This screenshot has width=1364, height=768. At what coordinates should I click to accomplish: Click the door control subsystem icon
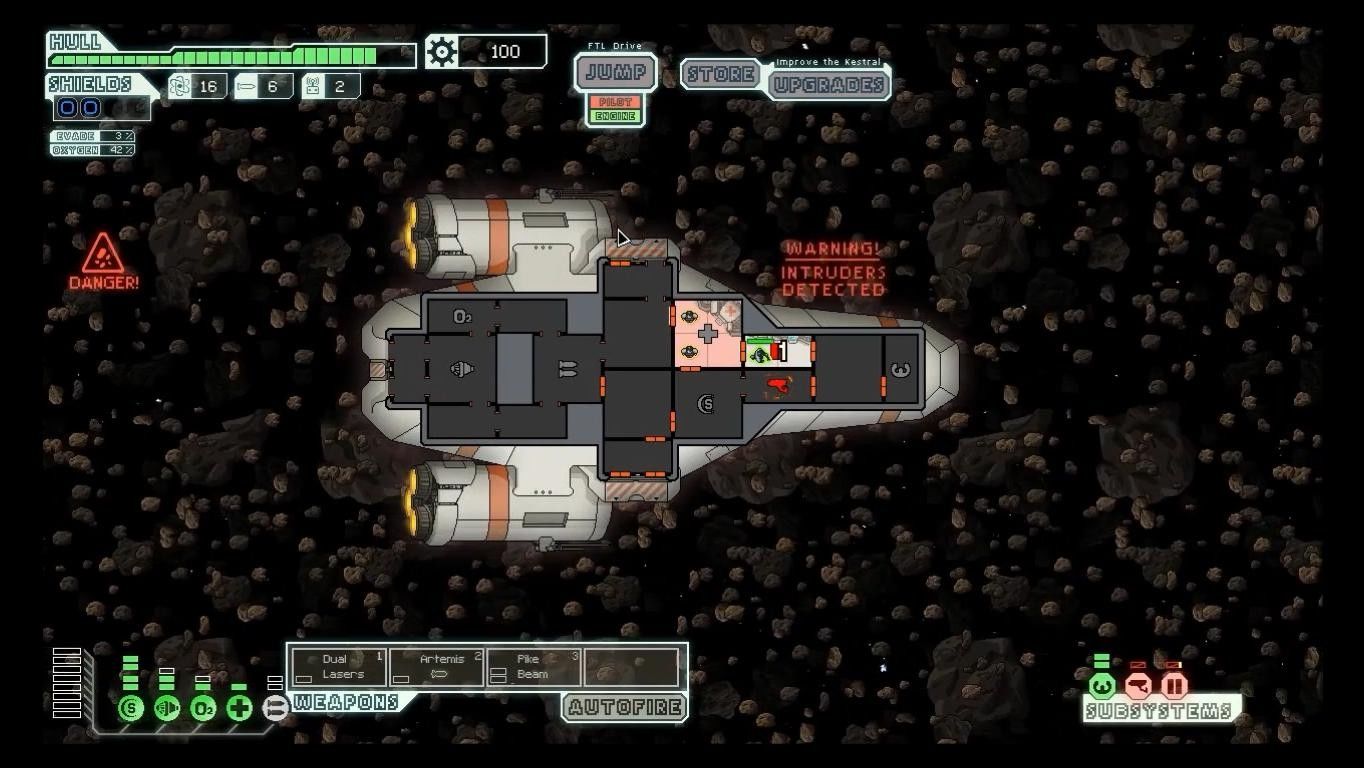1174,686
